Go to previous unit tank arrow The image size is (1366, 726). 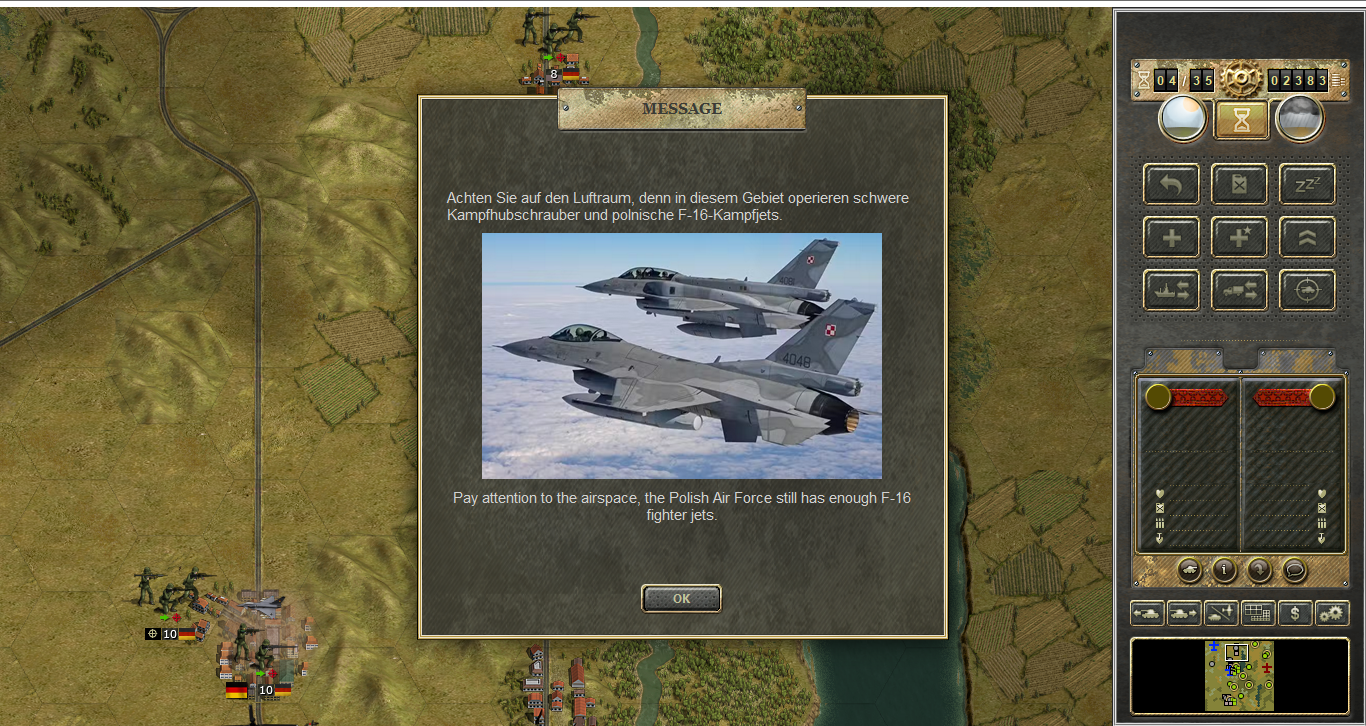(1147, 613)
